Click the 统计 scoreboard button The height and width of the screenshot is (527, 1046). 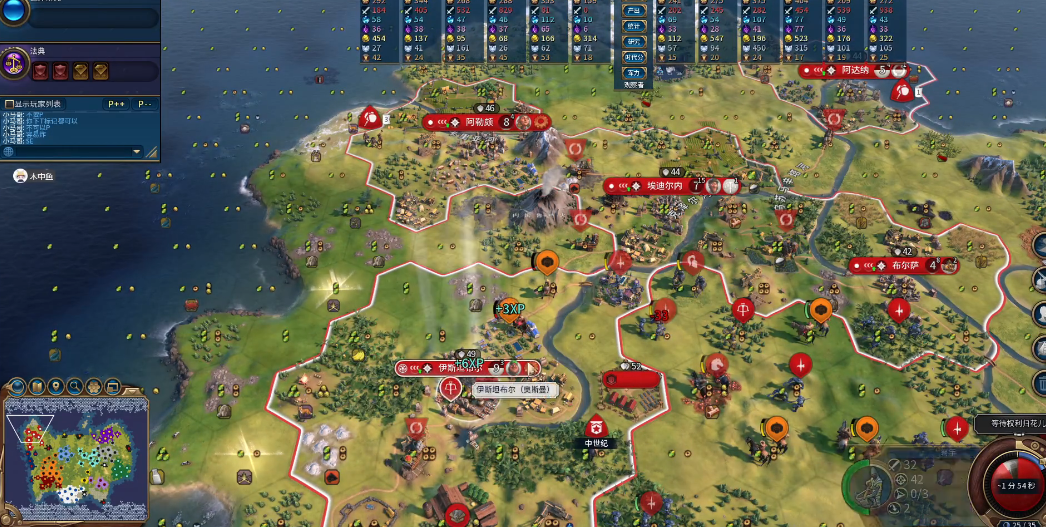(634, 25)
